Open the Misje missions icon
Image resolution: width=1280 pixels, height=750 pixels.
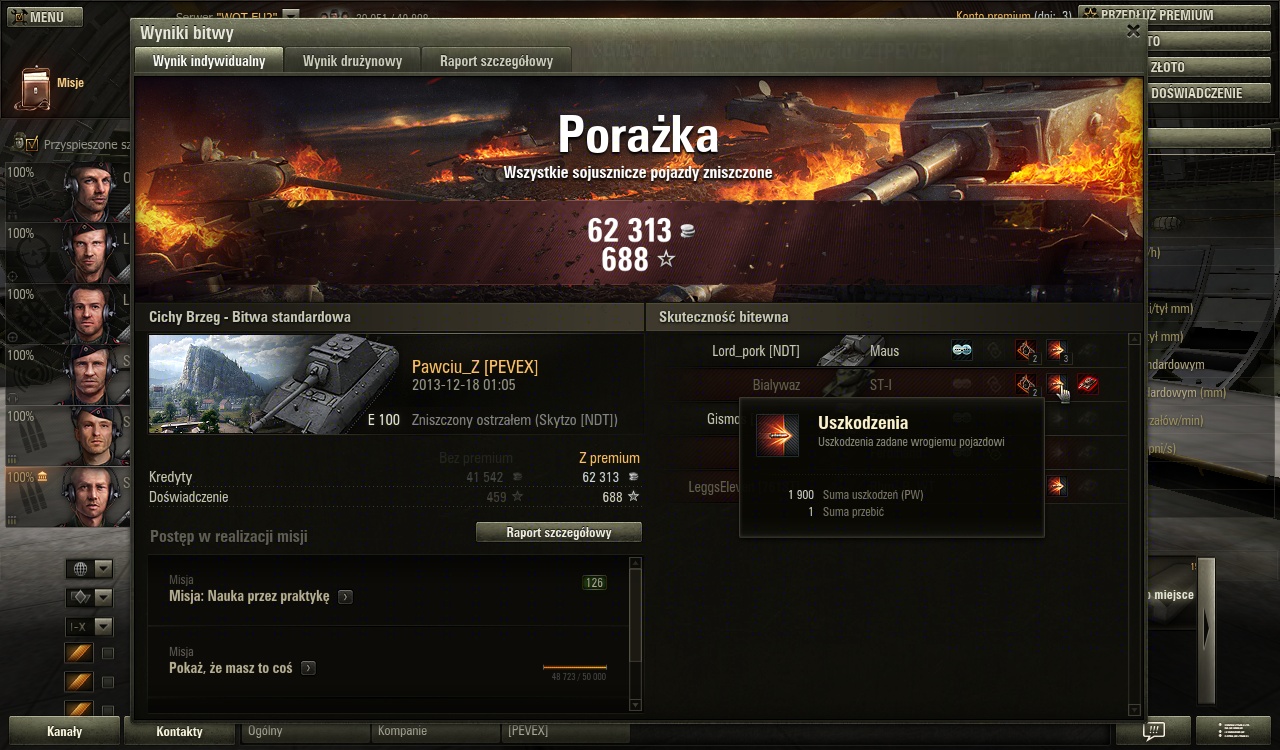pyautogui.click(x=34, y=88)
